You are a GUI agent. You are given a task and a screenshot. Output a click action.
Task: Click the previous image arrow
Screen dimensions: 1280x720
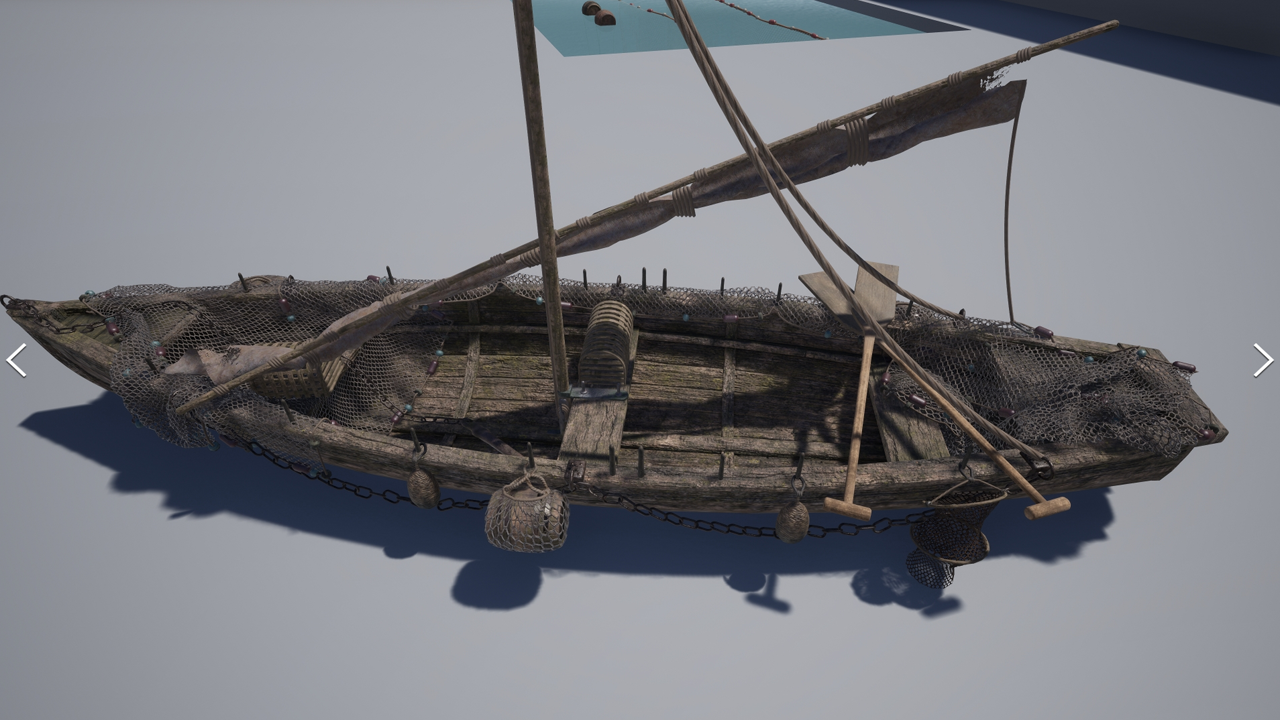tap(18, 361)
